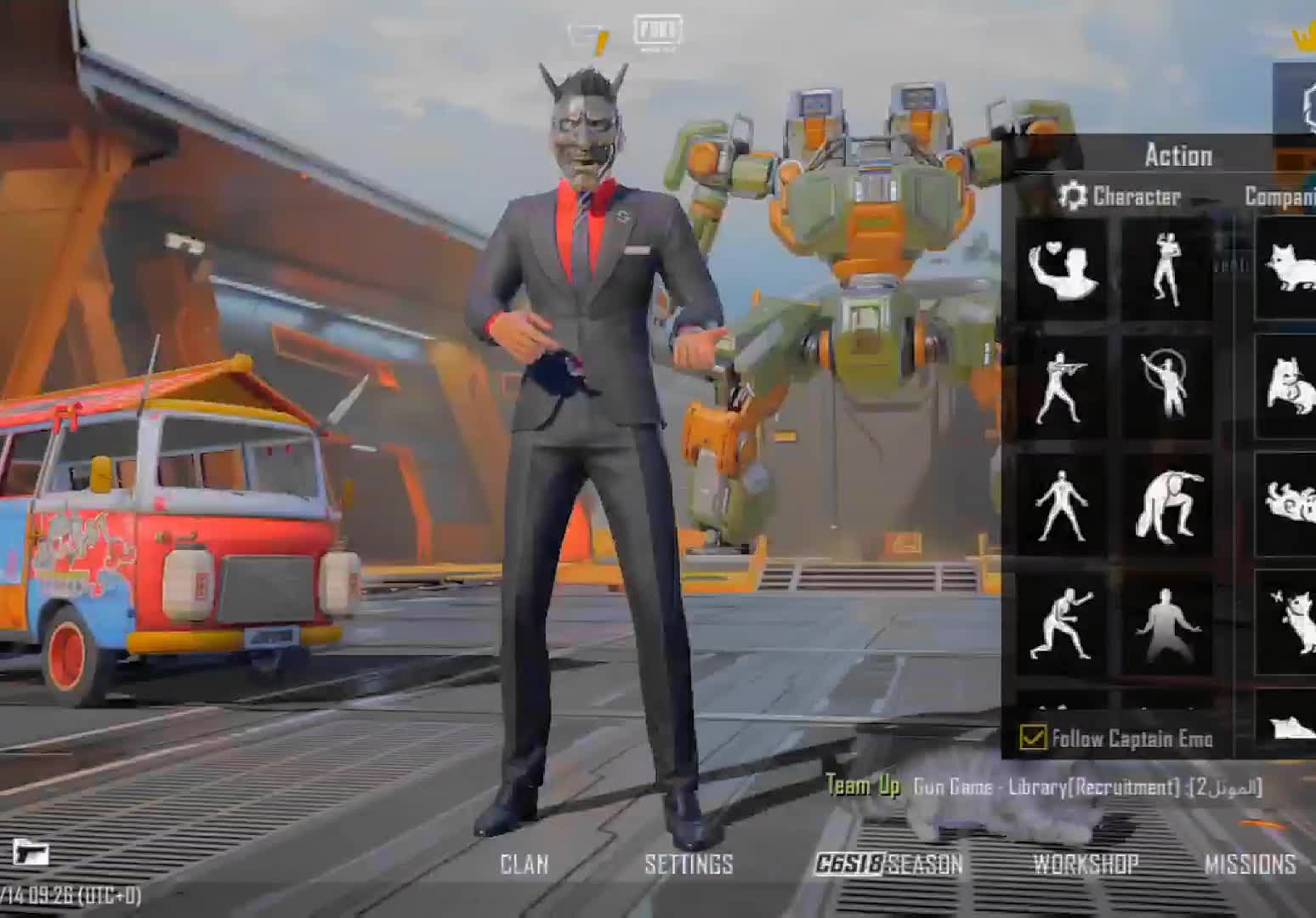Screen dimensions: 1316x918
Task: Choose the arm-circle waving emote
Action: pyautogui.click(x=1167, y=388)
